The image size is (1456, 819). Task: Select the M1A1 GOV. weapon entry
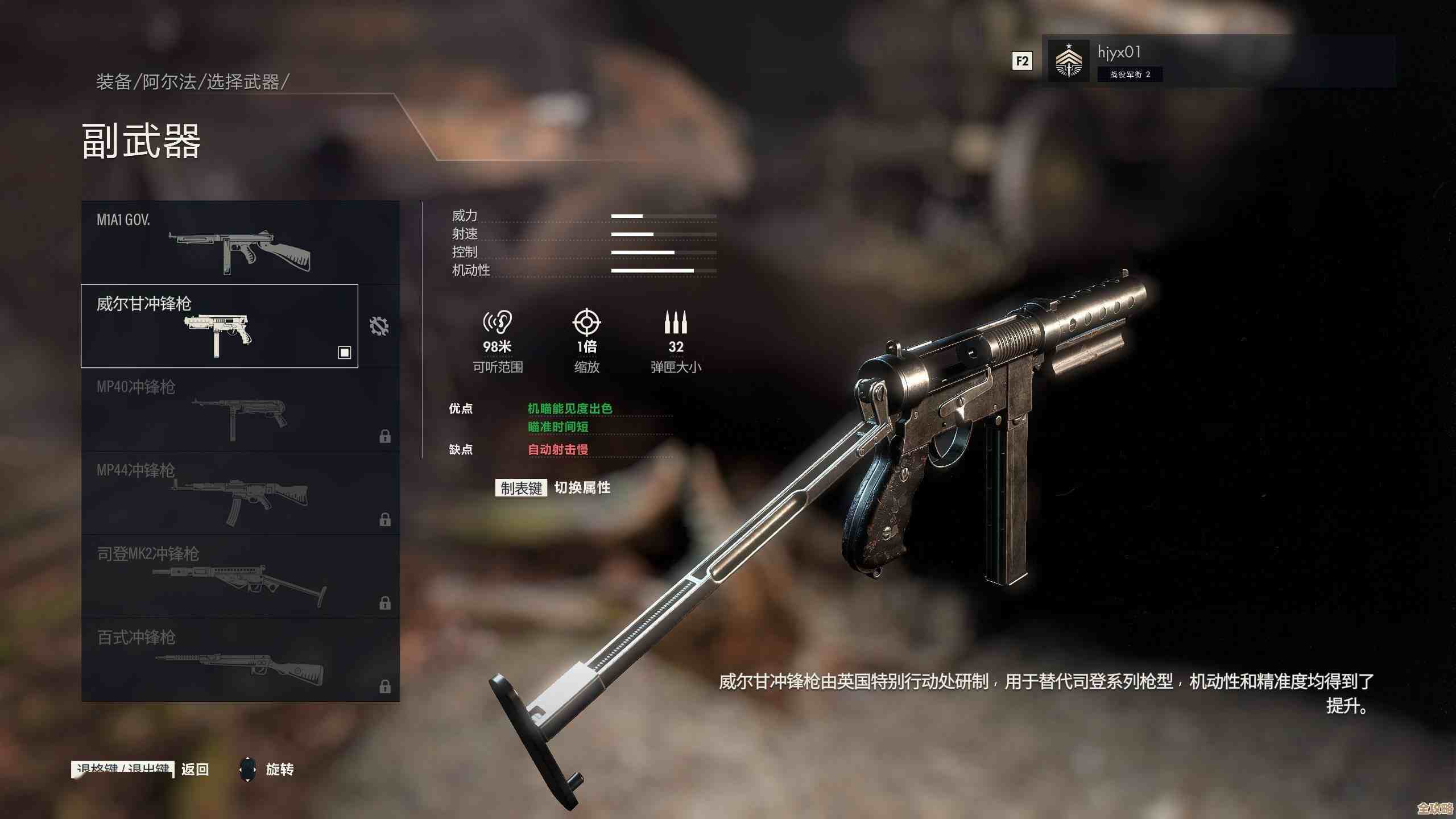[x=240, y=243]
